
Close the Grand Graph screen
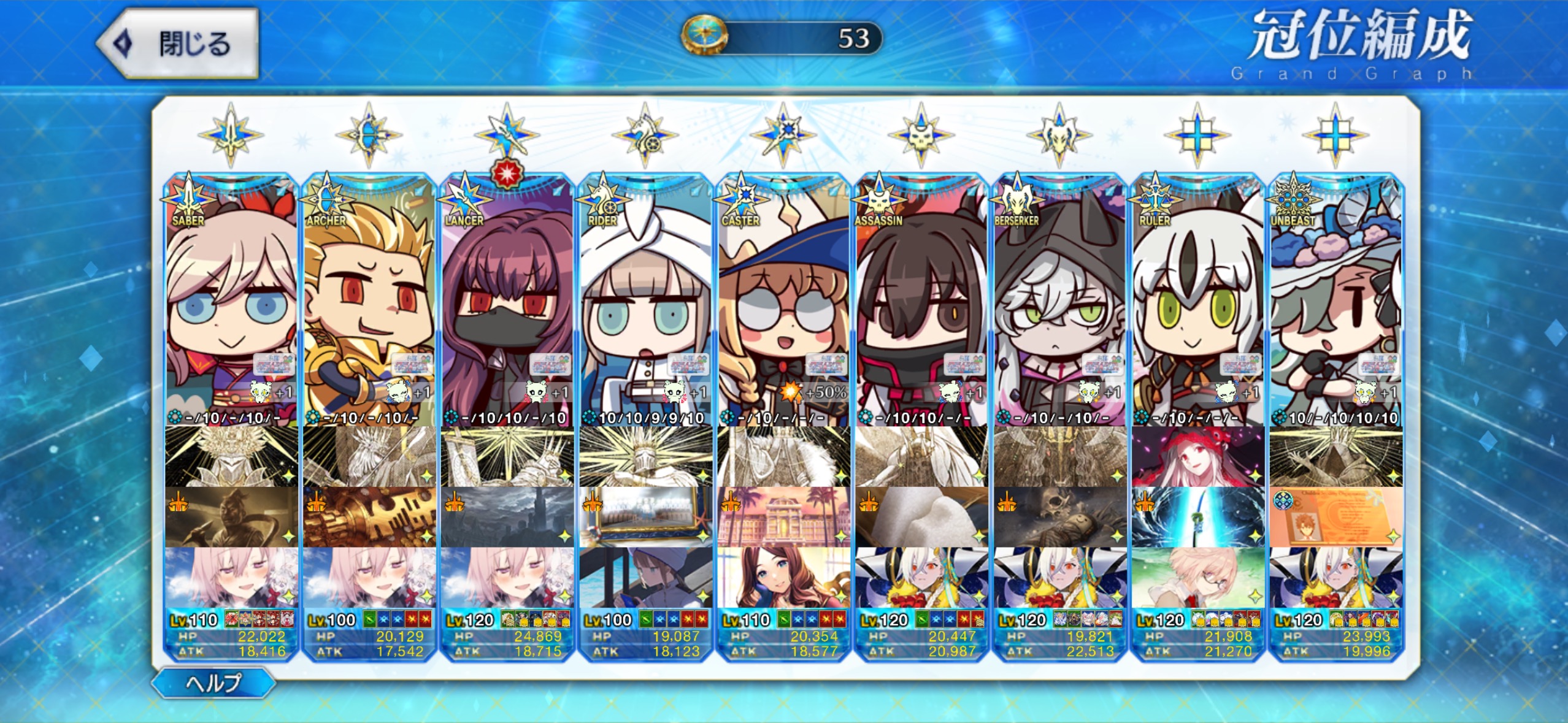(178, 44)
